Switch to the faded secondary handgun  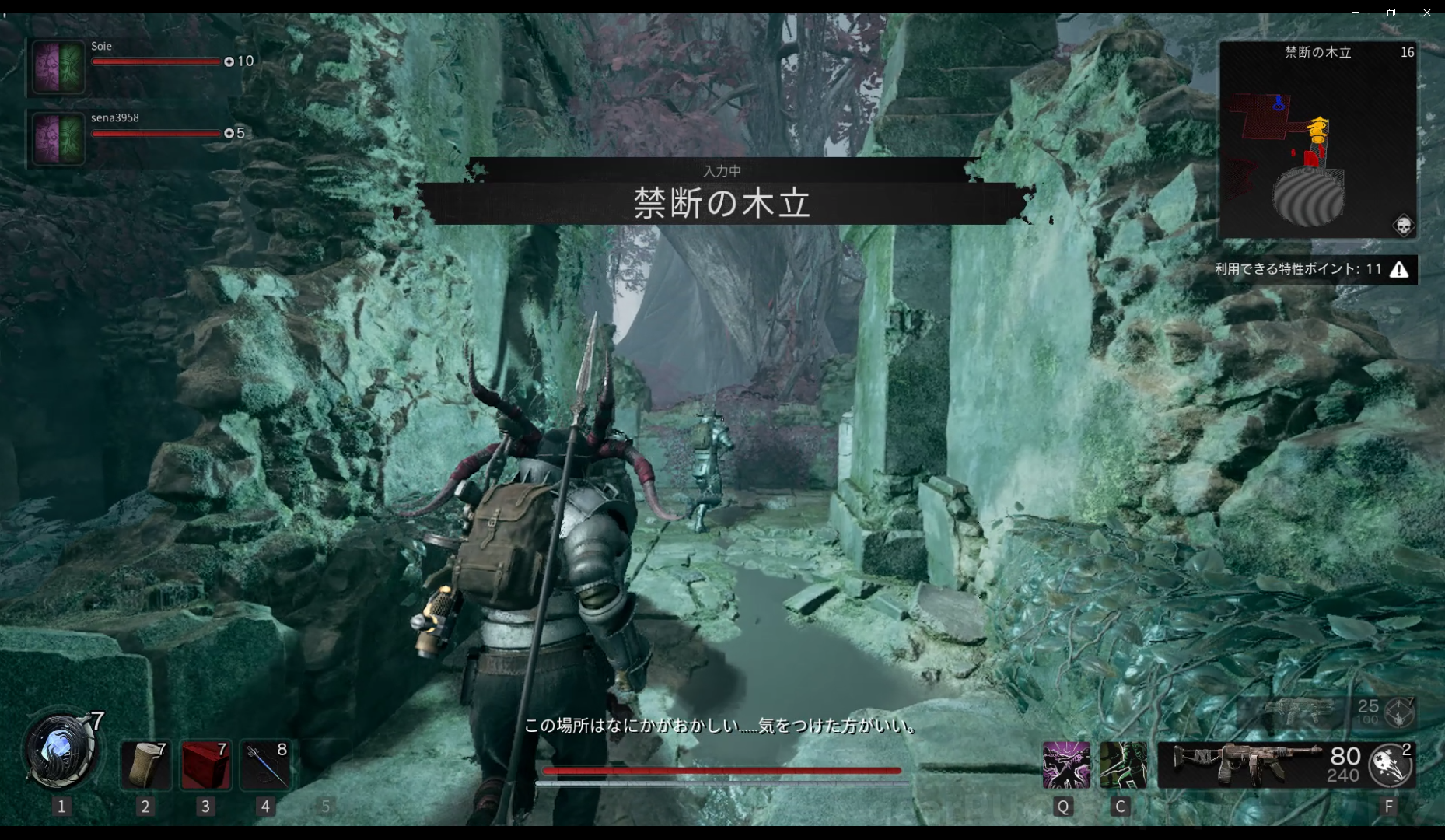[x=1307, y=710]
